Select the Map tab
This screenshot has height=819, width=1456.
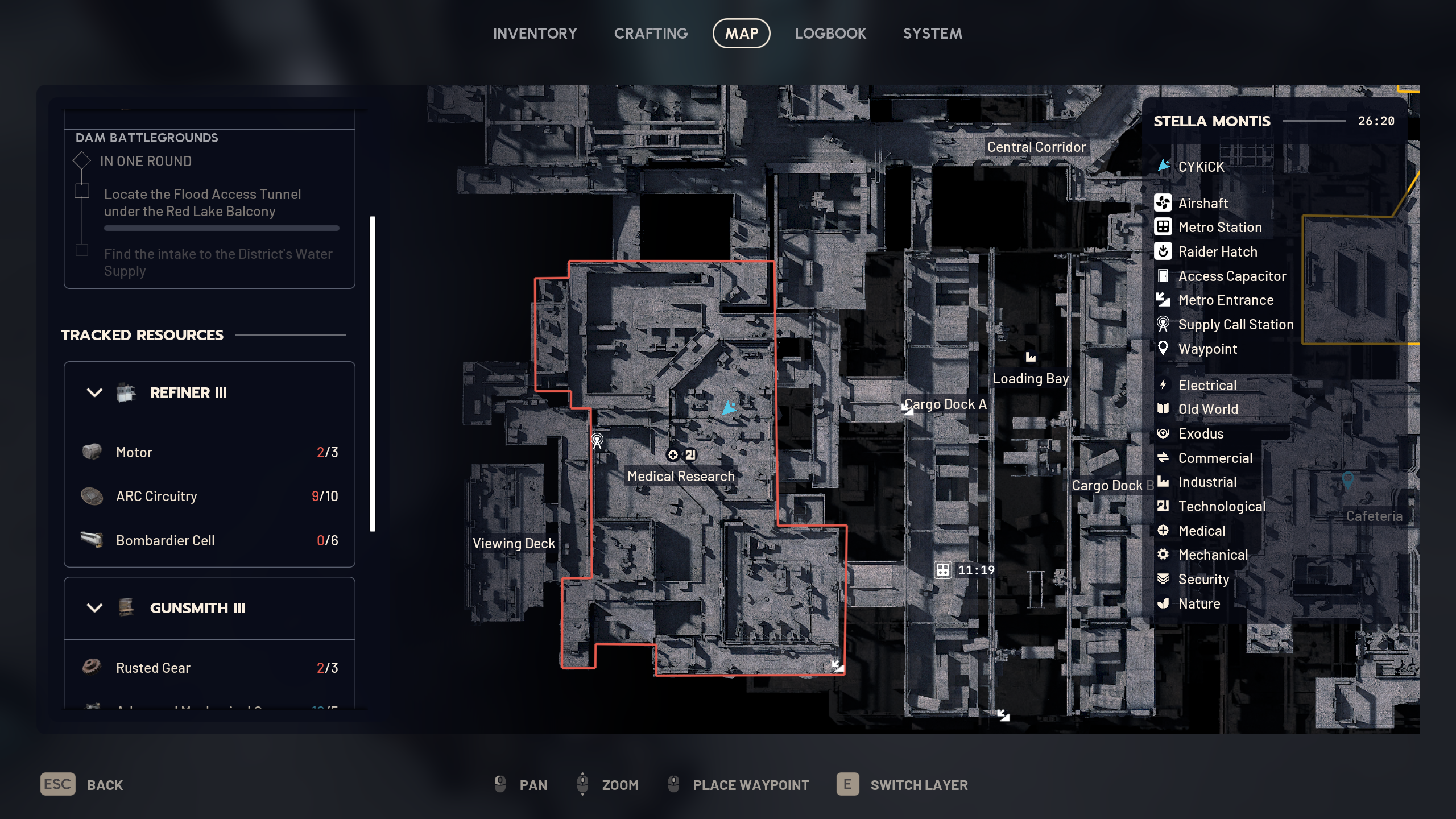741,34
